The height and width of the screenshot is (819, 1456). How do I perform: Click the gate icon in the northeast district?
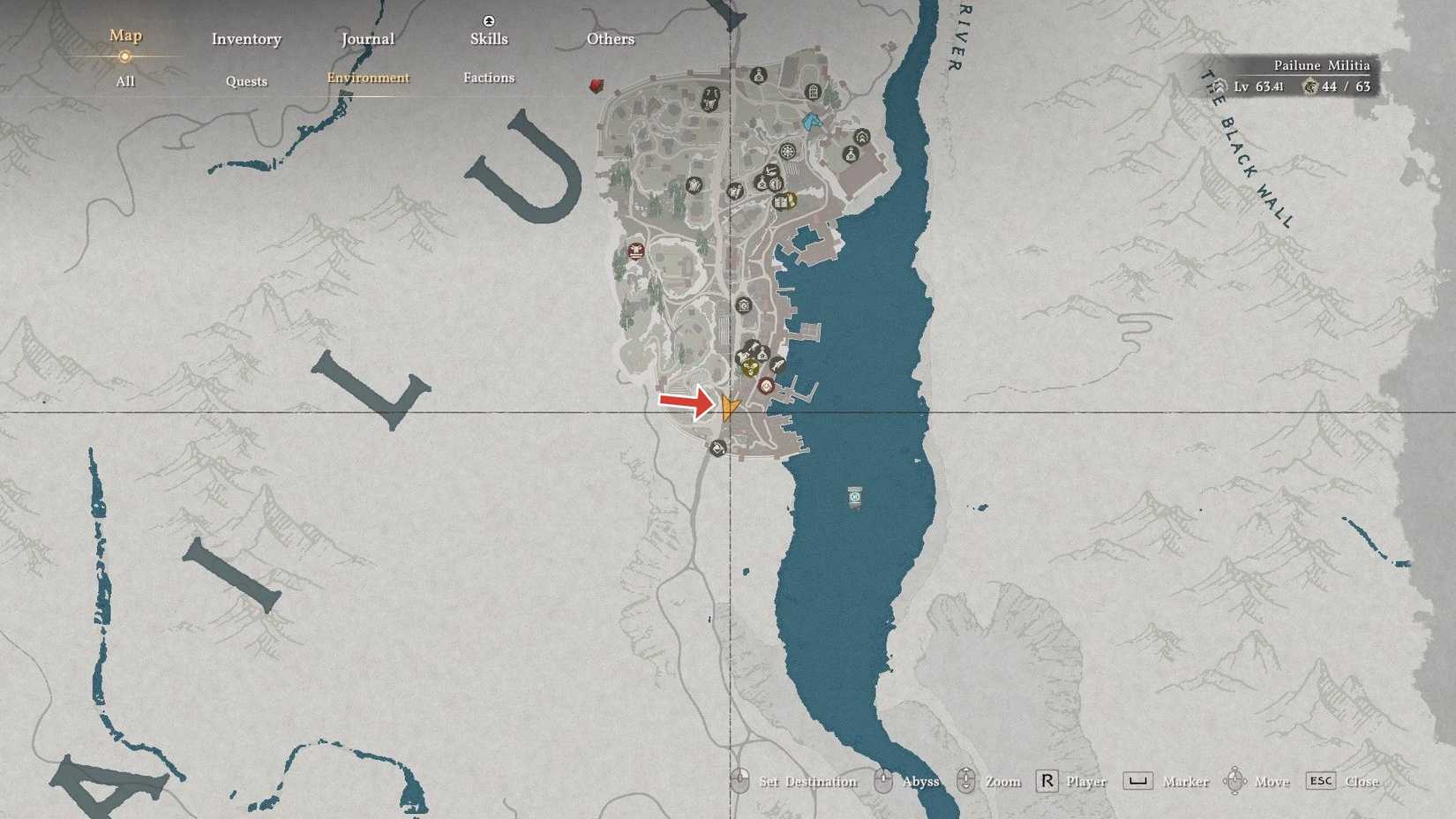813,92
